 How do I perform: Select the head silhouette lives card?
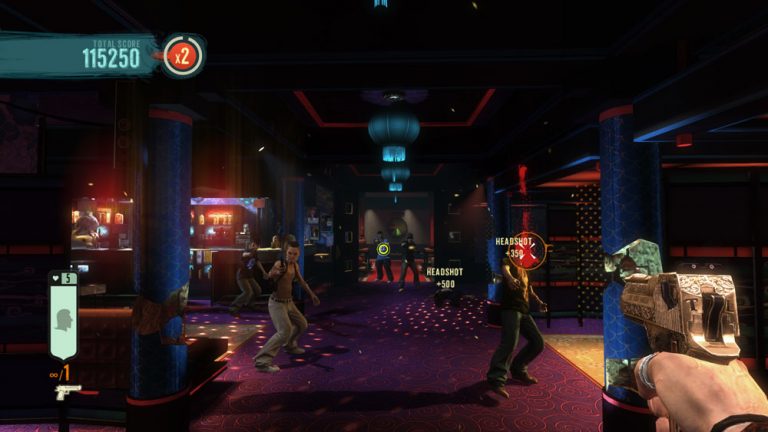click(64, 319)
